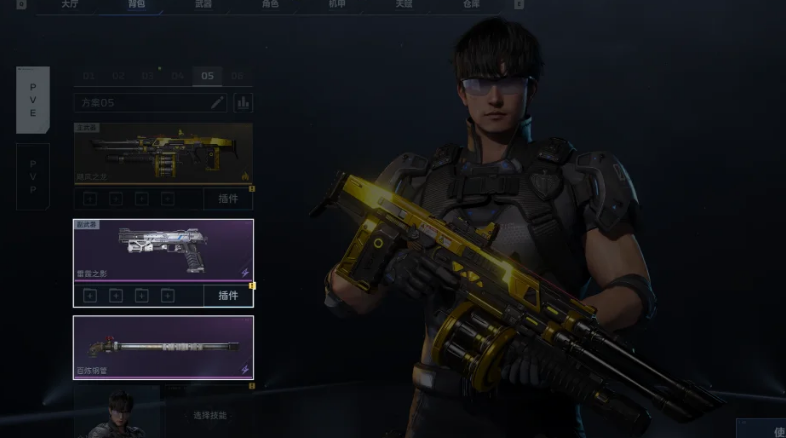Image resolution: width=786 pixels, height=438 pixels.
Task: Go to the 武器 weapons tab
Action: tap(202, 5)
